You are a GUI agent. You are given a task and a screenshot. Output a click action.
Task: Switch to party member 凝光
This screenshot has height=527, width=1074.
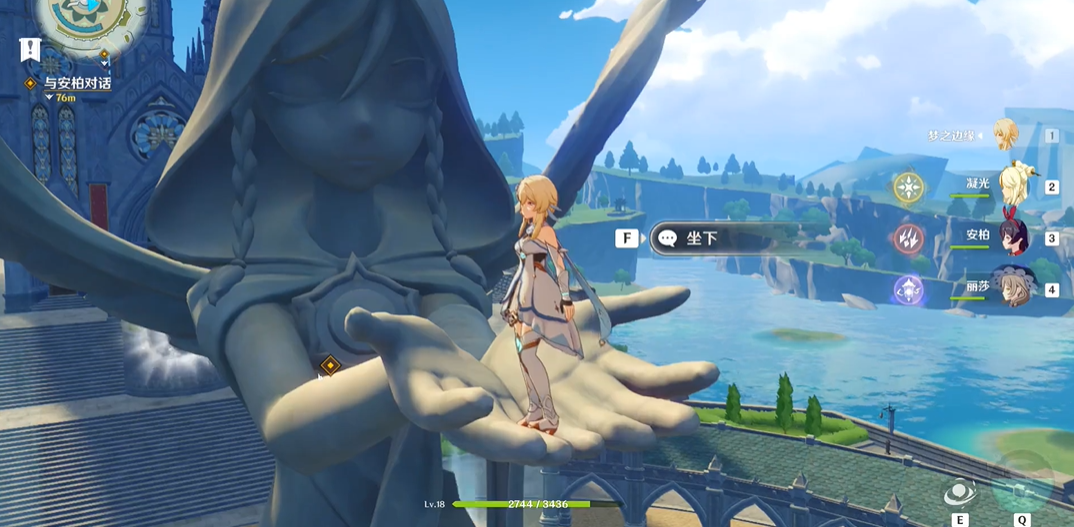(x=1012, y=185)
